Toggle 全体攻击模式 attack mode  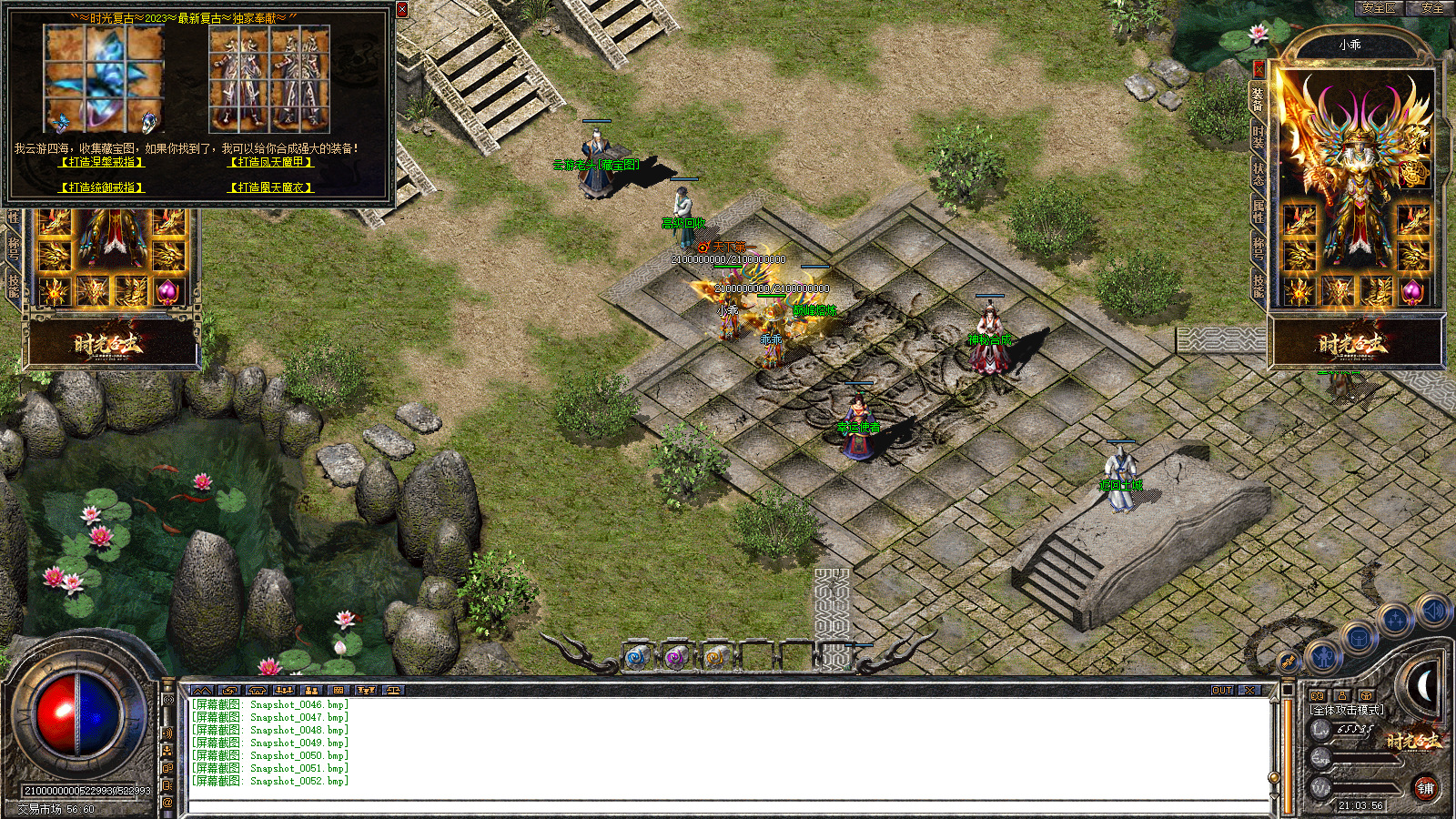coord(1346,710)
